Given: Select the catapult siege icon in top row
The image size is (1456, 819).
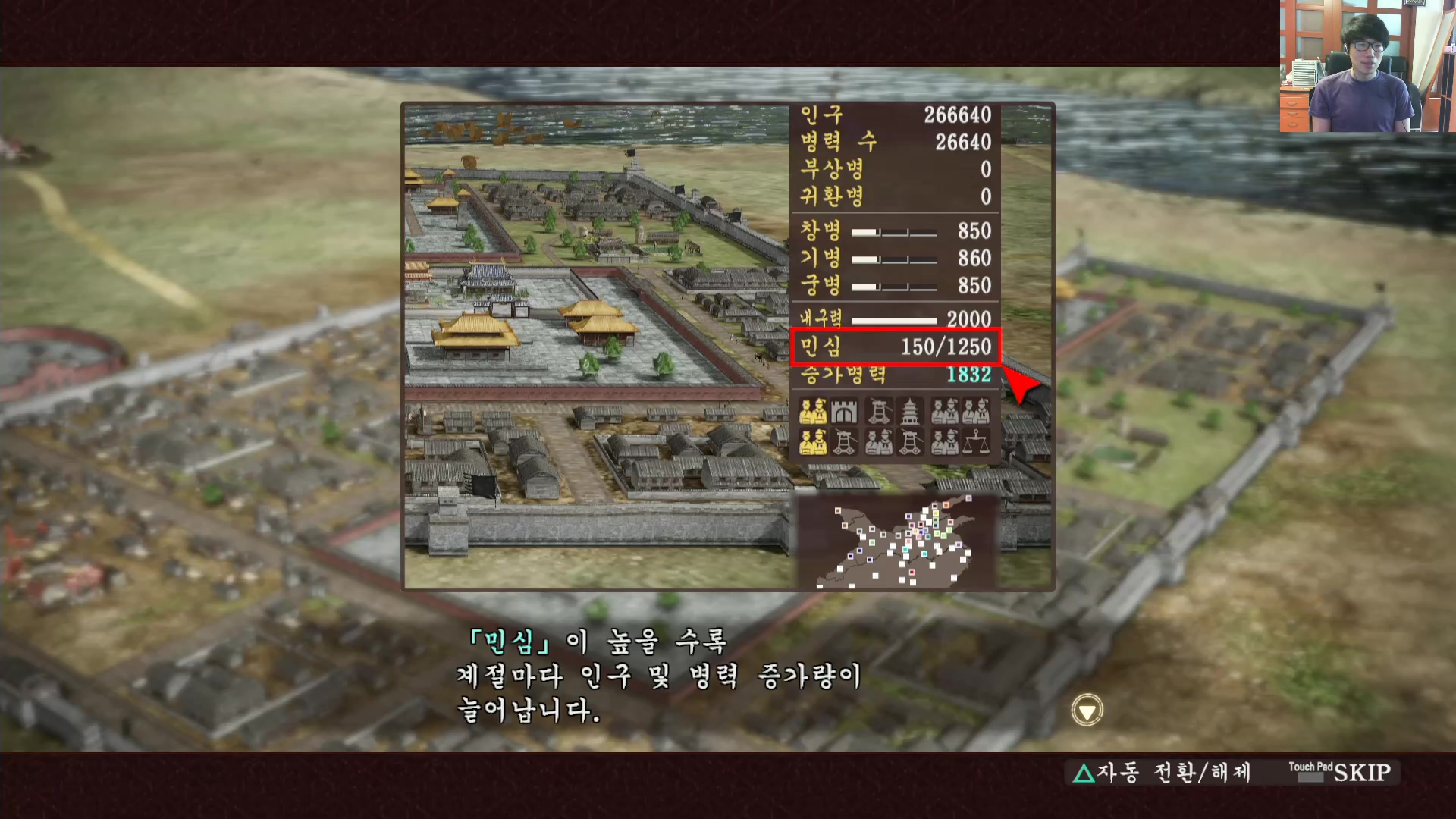Looking at the screenshot, I should 880,410.
